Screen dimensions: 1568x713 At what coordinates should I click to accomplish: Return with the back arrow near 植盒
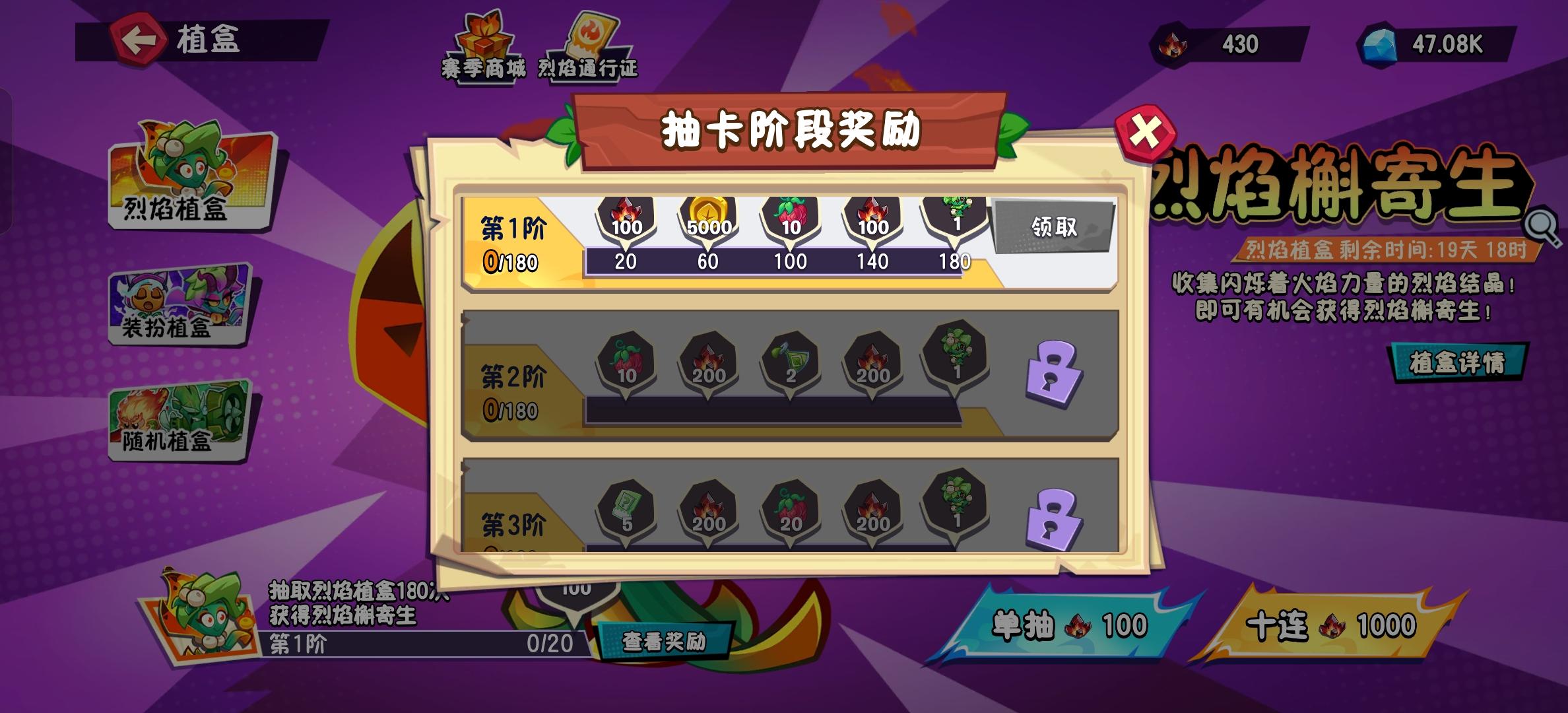[x=140, y=41]
